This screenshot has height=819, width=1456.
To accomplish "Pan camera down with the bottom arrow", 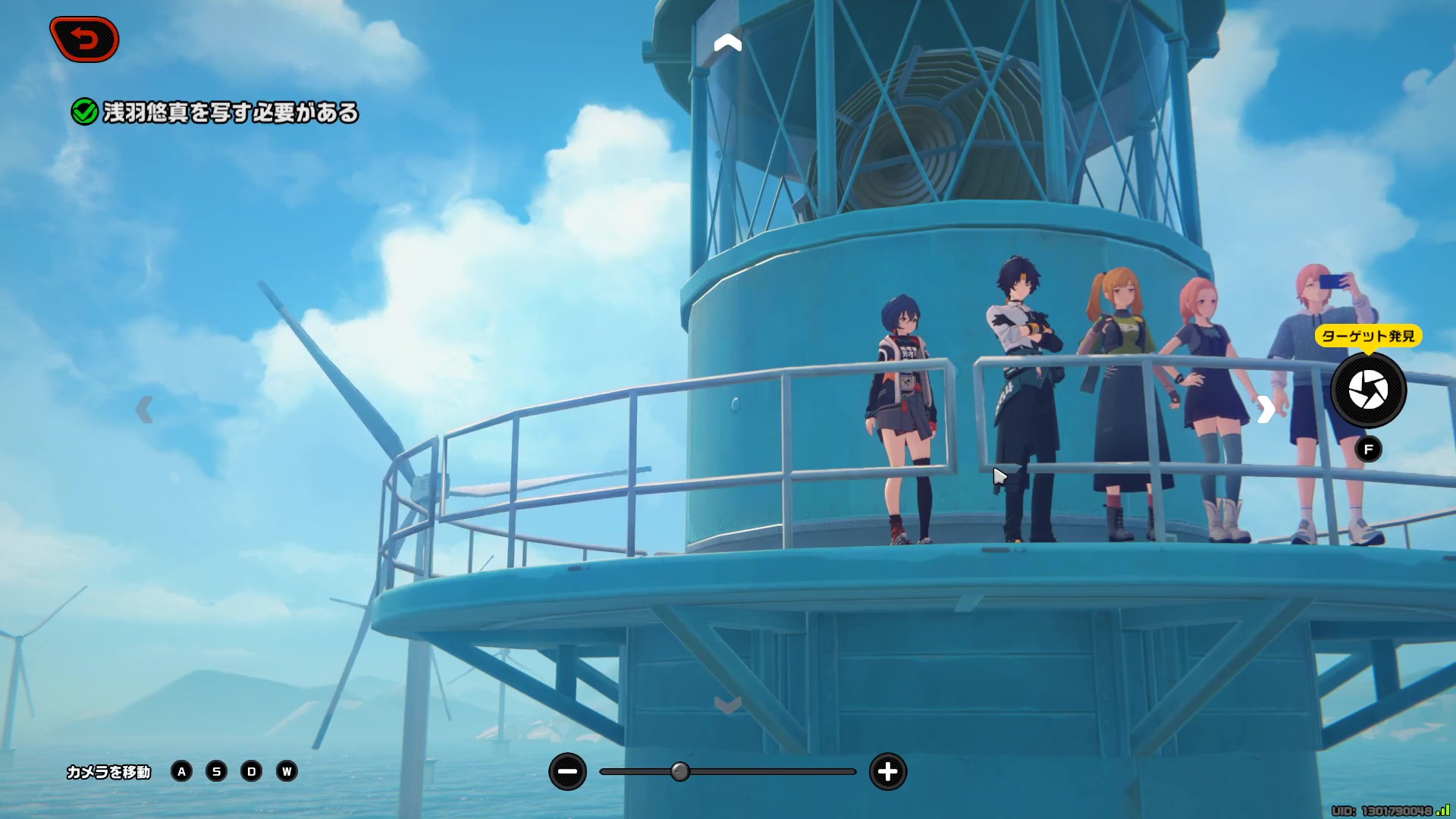I will [727, 706].
